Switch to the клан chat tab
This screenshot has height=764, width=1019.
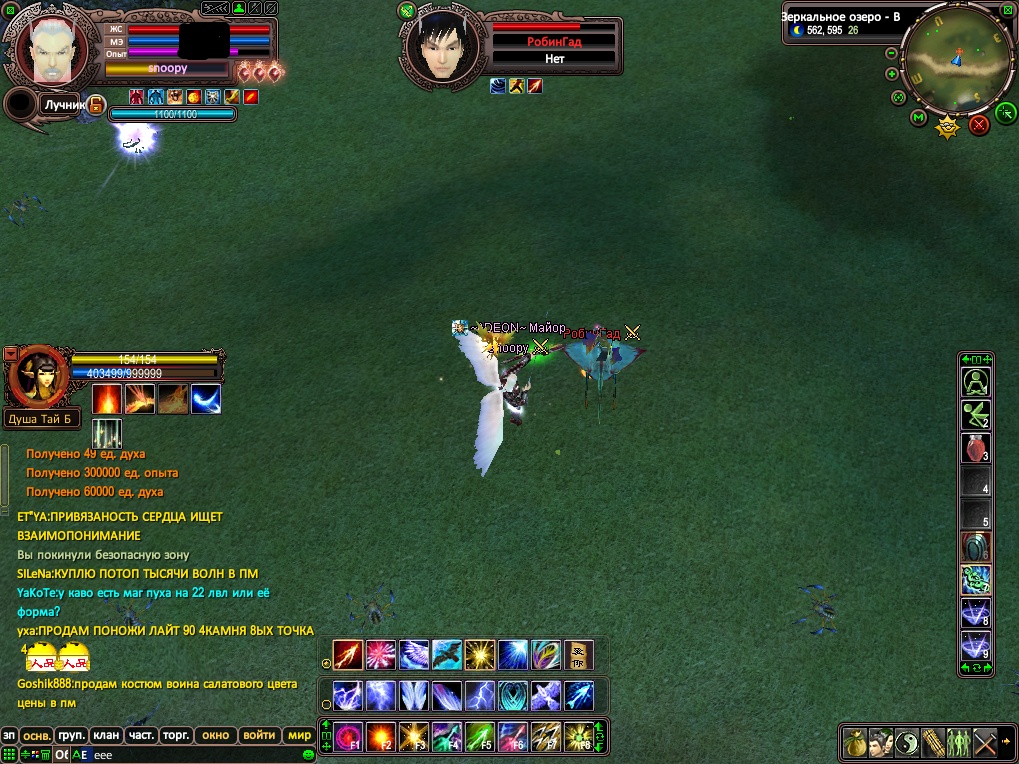[x=106, y=735]
